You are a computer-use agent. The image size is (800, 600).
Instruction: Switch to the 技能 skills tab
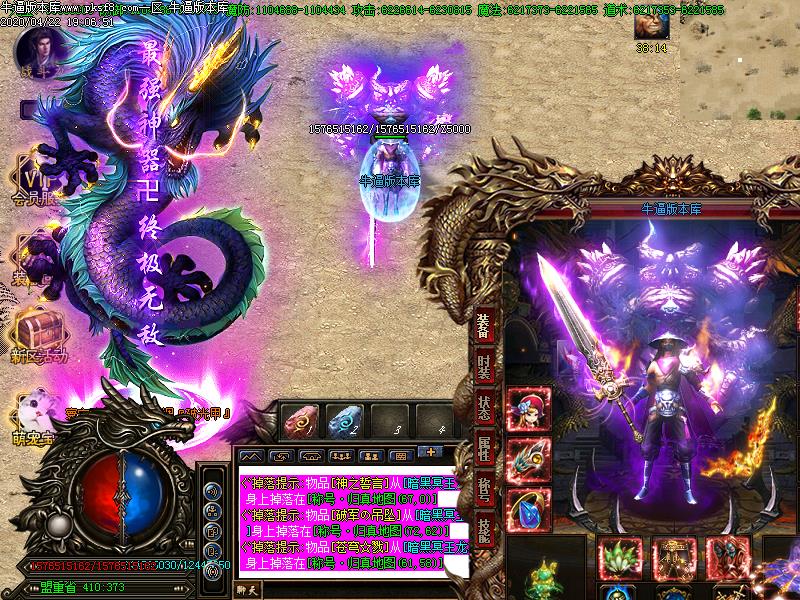point(484,530)
